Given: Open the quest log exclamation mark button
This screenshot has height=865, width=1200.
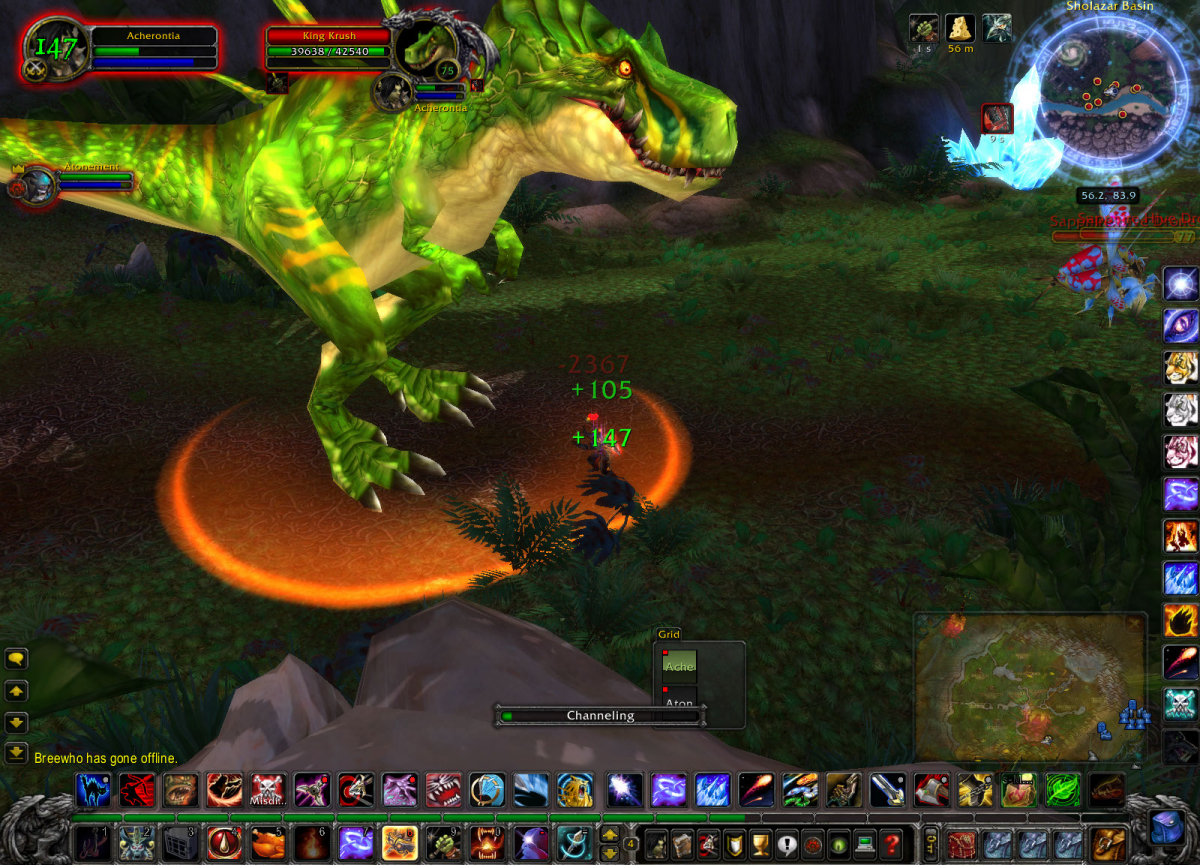Looking at the screenshot, I should point(786,843).
